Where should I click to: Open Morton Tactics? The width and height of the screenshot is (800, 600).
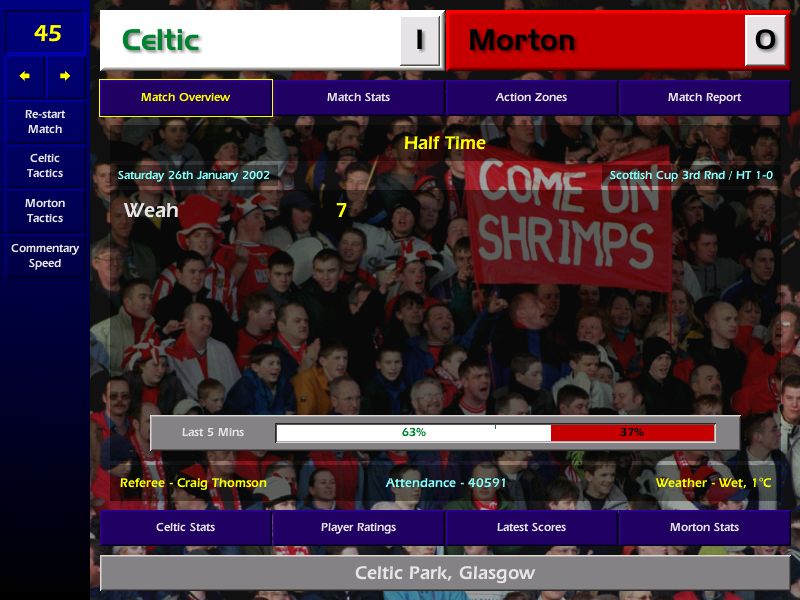tap(45, 211)
